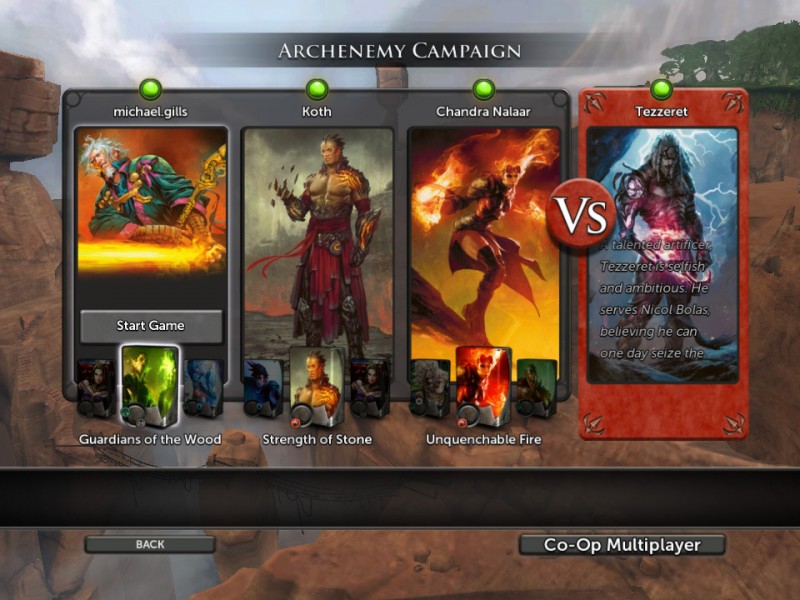
Task: Open the Tezzeret archenemy description card
Action: (x=662, y=255)
